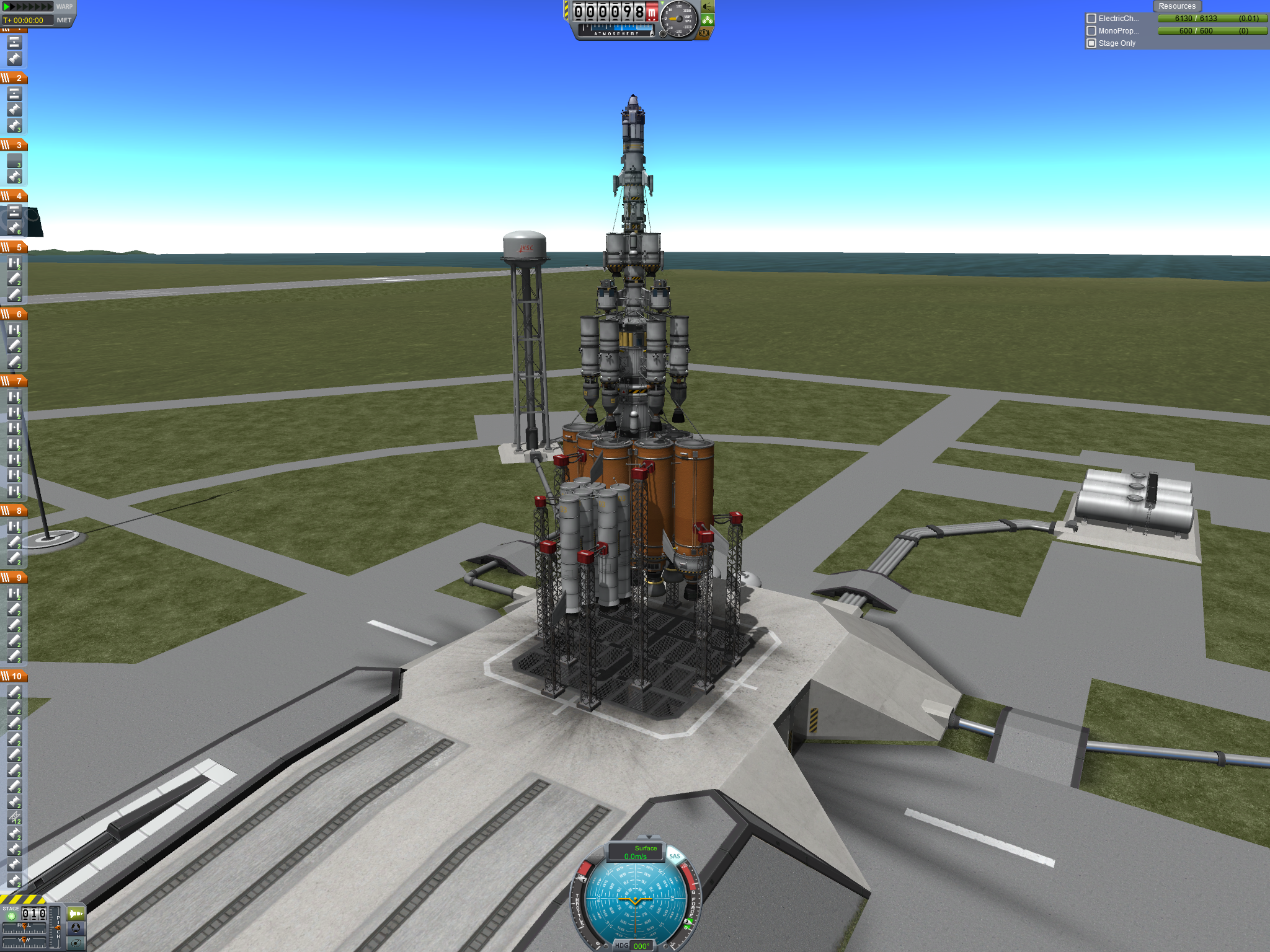This screenshot has width=1270, height=952.
Task: Toggle the MET mission clock label
Action: (x=64, y=20)
